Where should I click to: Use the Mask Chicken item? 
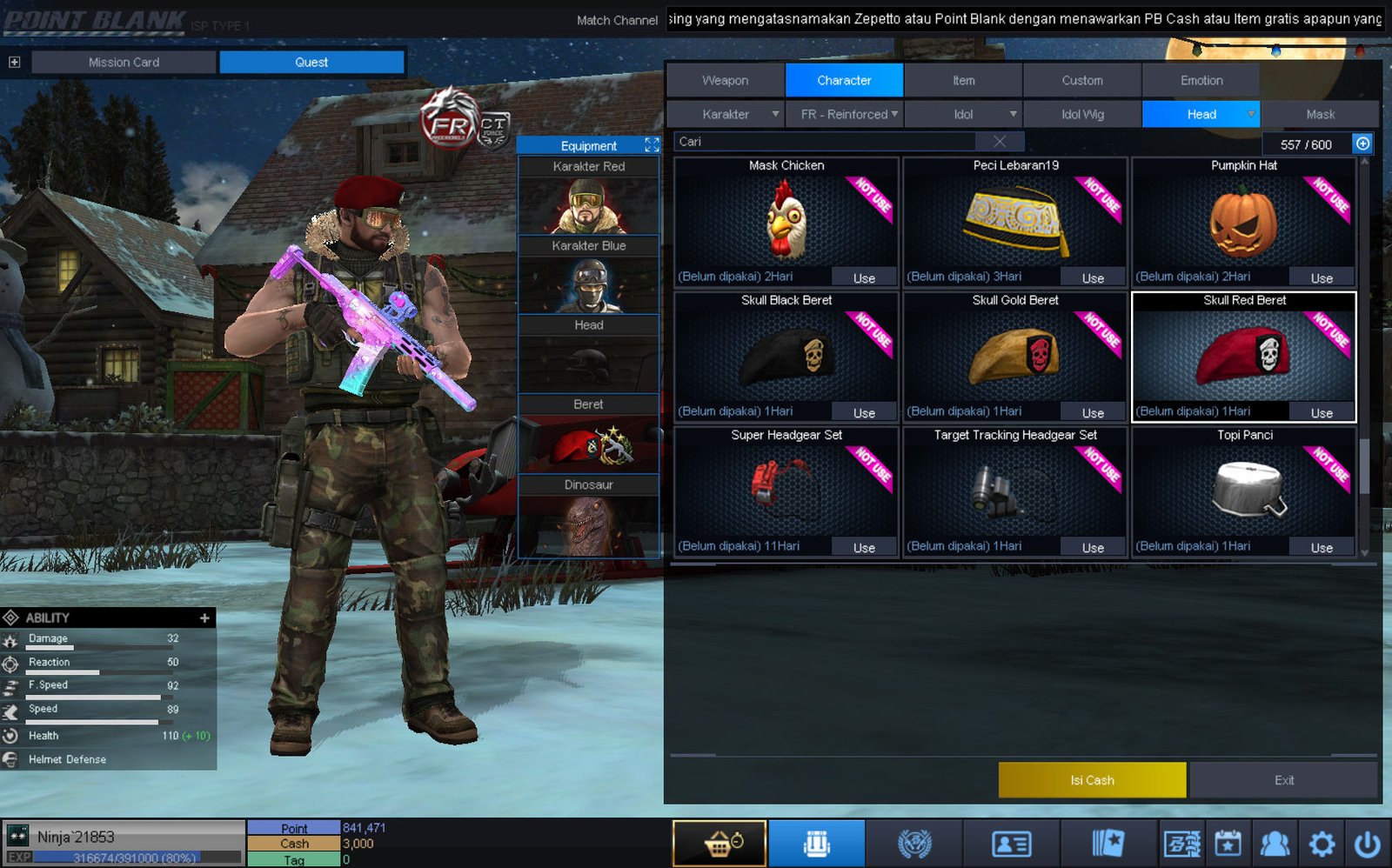point(863,278)
